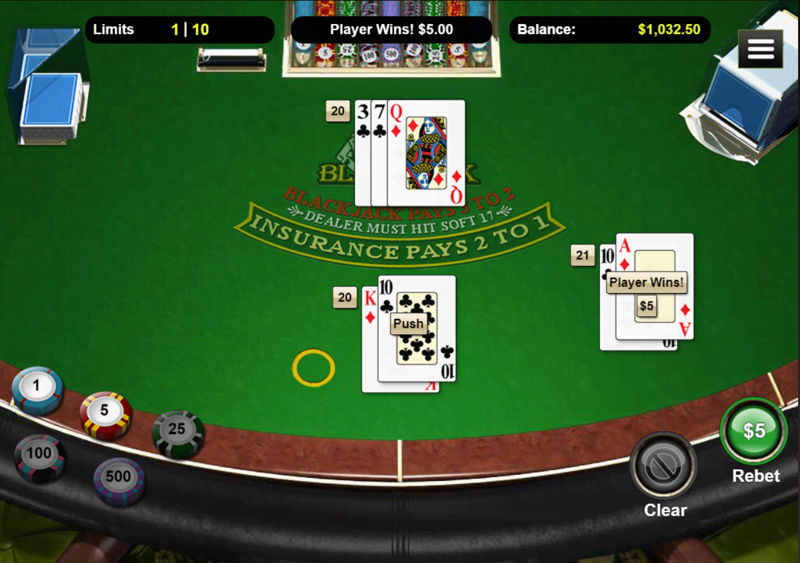This screenshot has height=563, width=800.
Task: Choose the 5 value chip
Action: tap(105, 411)
